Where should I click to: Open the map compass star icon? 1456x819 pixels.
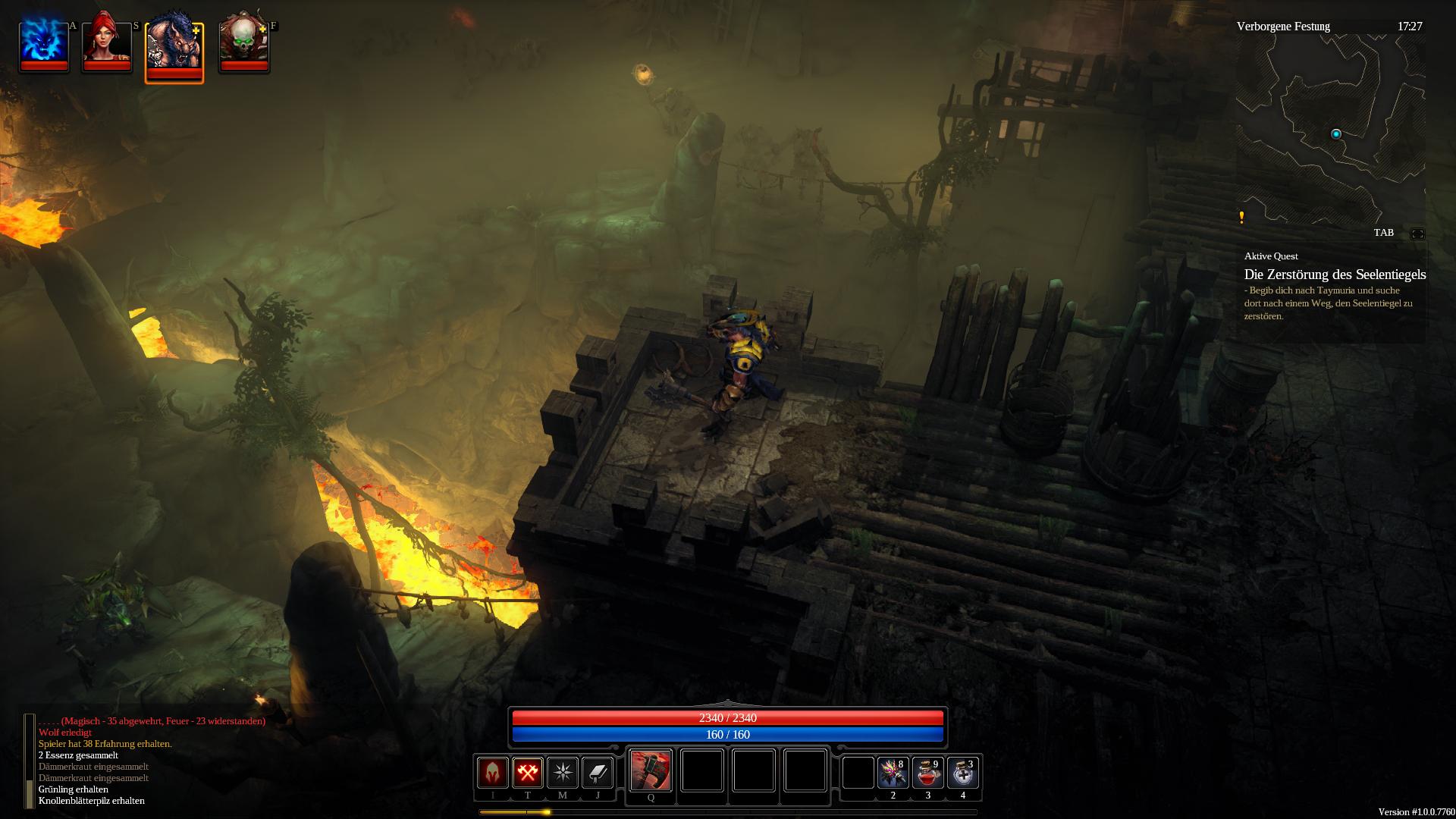coord(563,773)
